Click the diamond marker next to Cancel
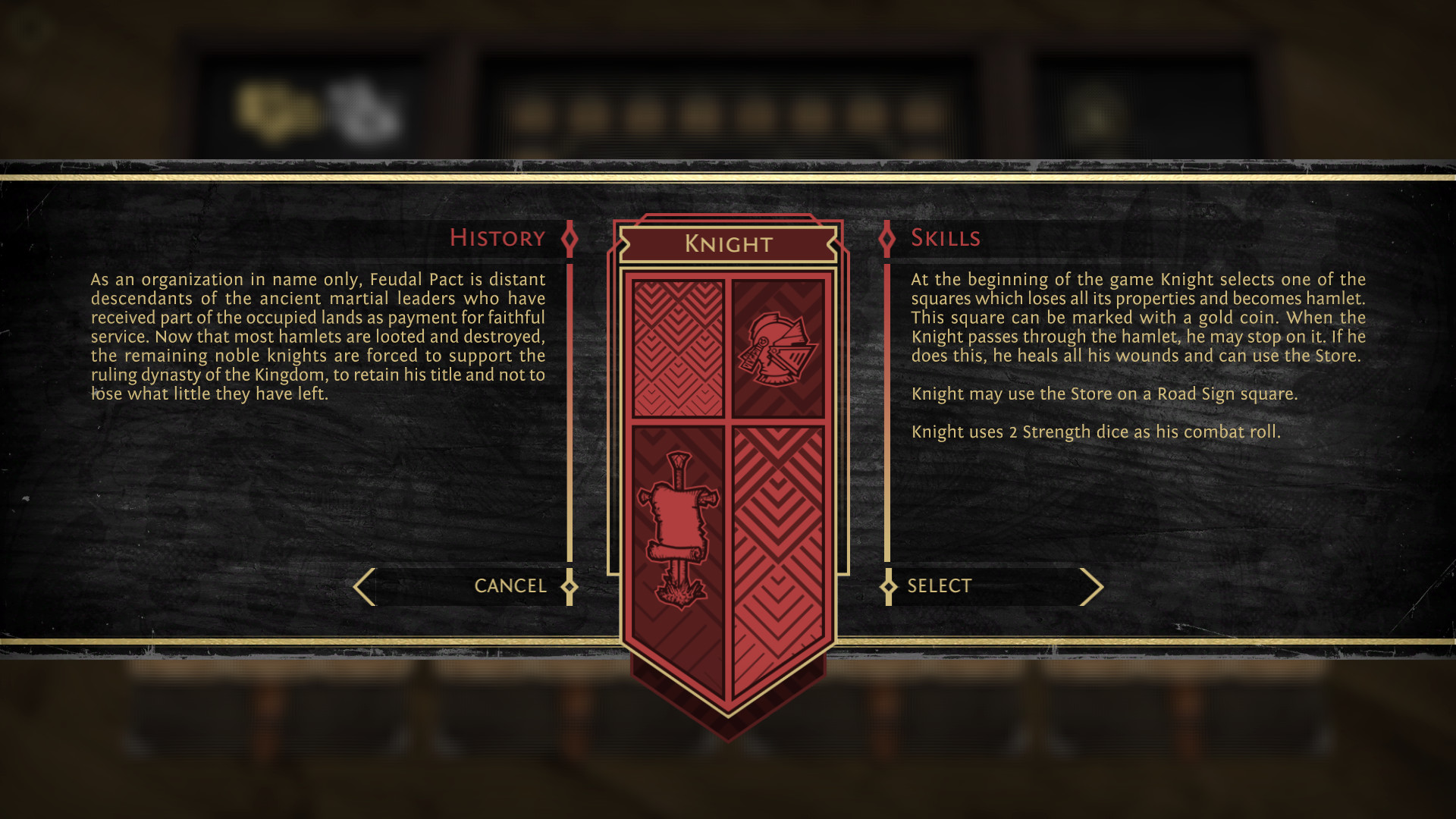Viewport: 1456px width, 819px height. coord(570,585)
